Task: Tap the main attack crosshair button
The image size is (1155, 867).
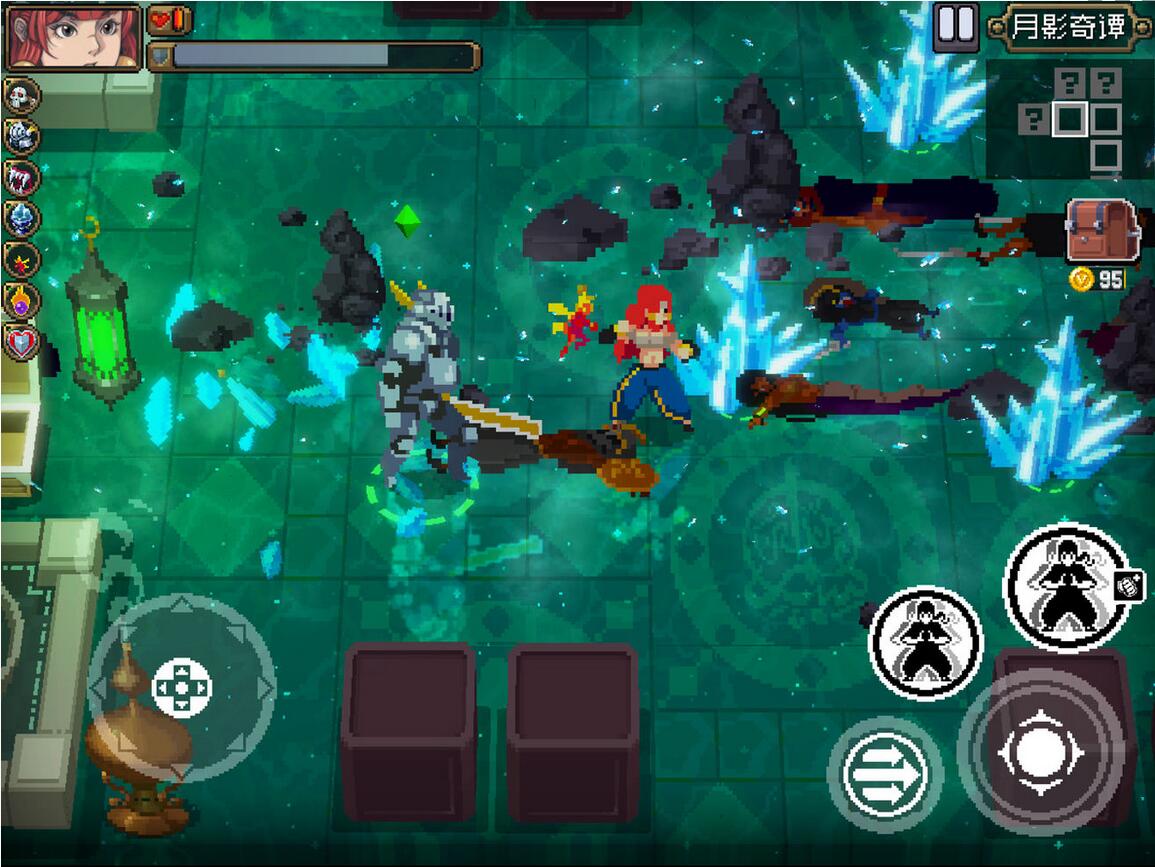Action: tap(1040, 749)
